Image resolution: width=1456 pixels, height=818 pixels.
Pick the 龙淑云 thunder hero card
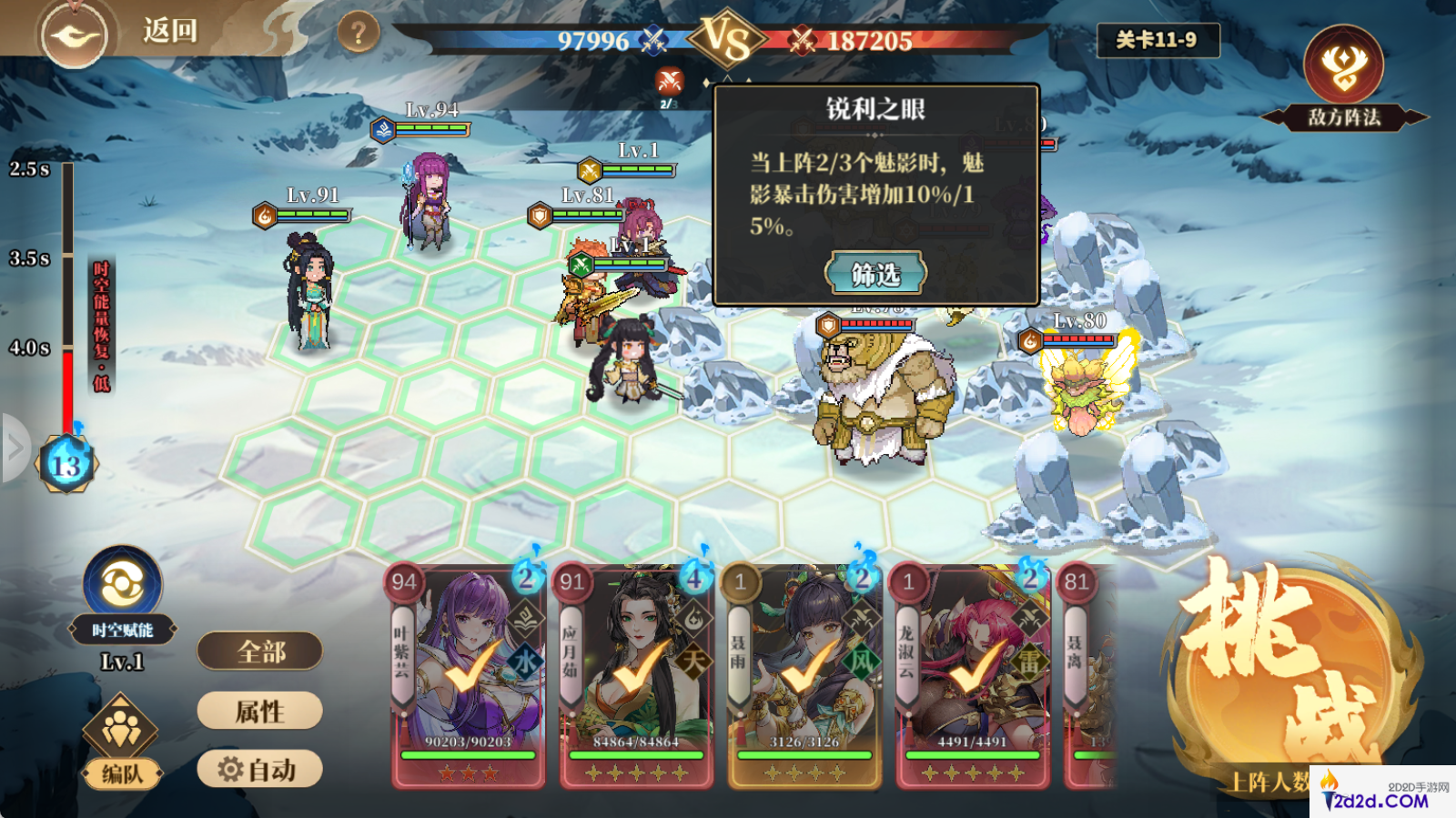973,675
